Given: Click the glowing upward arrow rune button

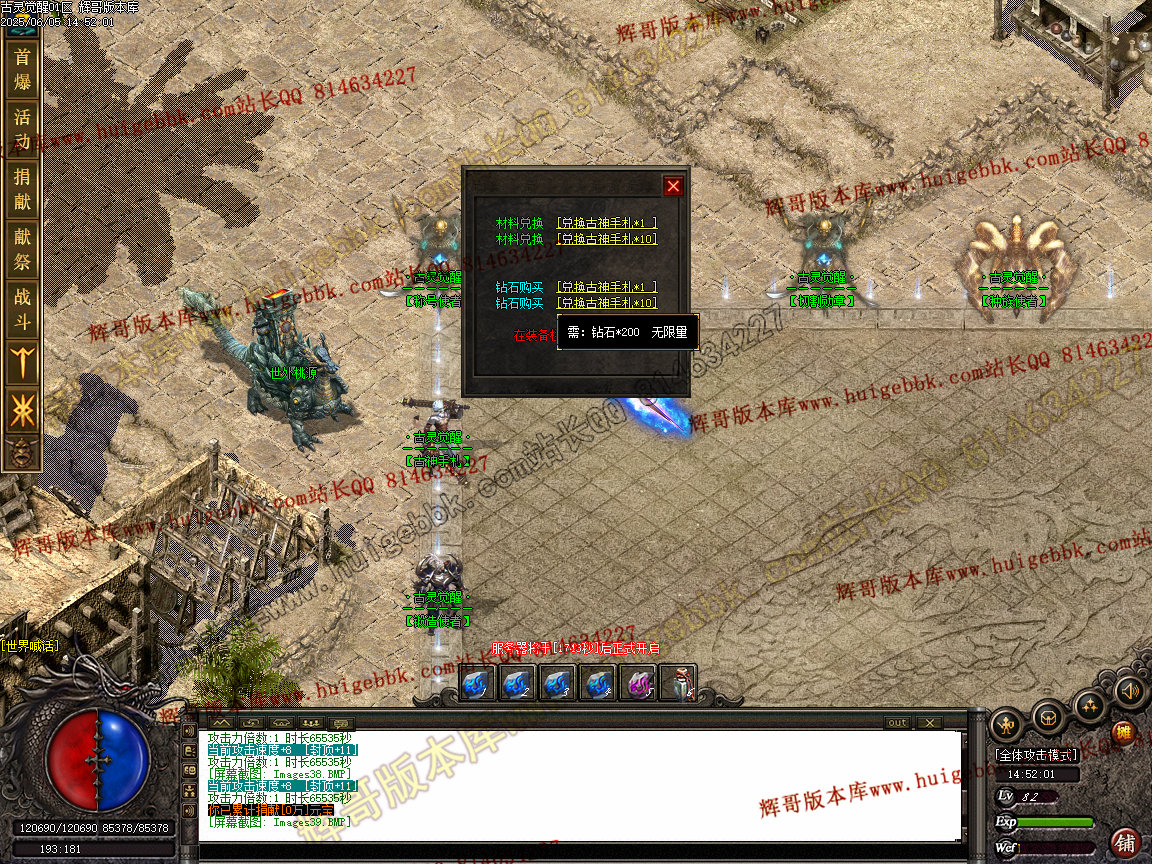Looking at the screenshot, I should coord(22,361).
